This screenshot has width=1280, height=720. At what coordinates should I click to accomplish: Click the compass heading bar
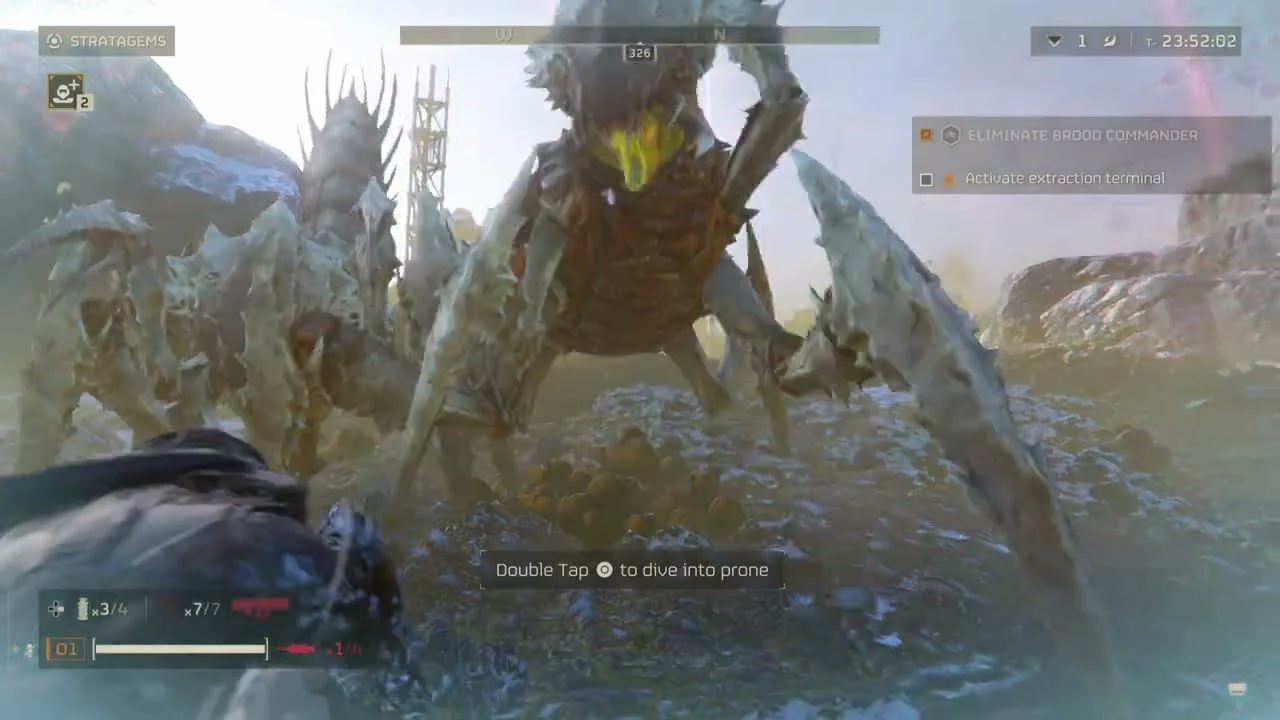point(639,35)
